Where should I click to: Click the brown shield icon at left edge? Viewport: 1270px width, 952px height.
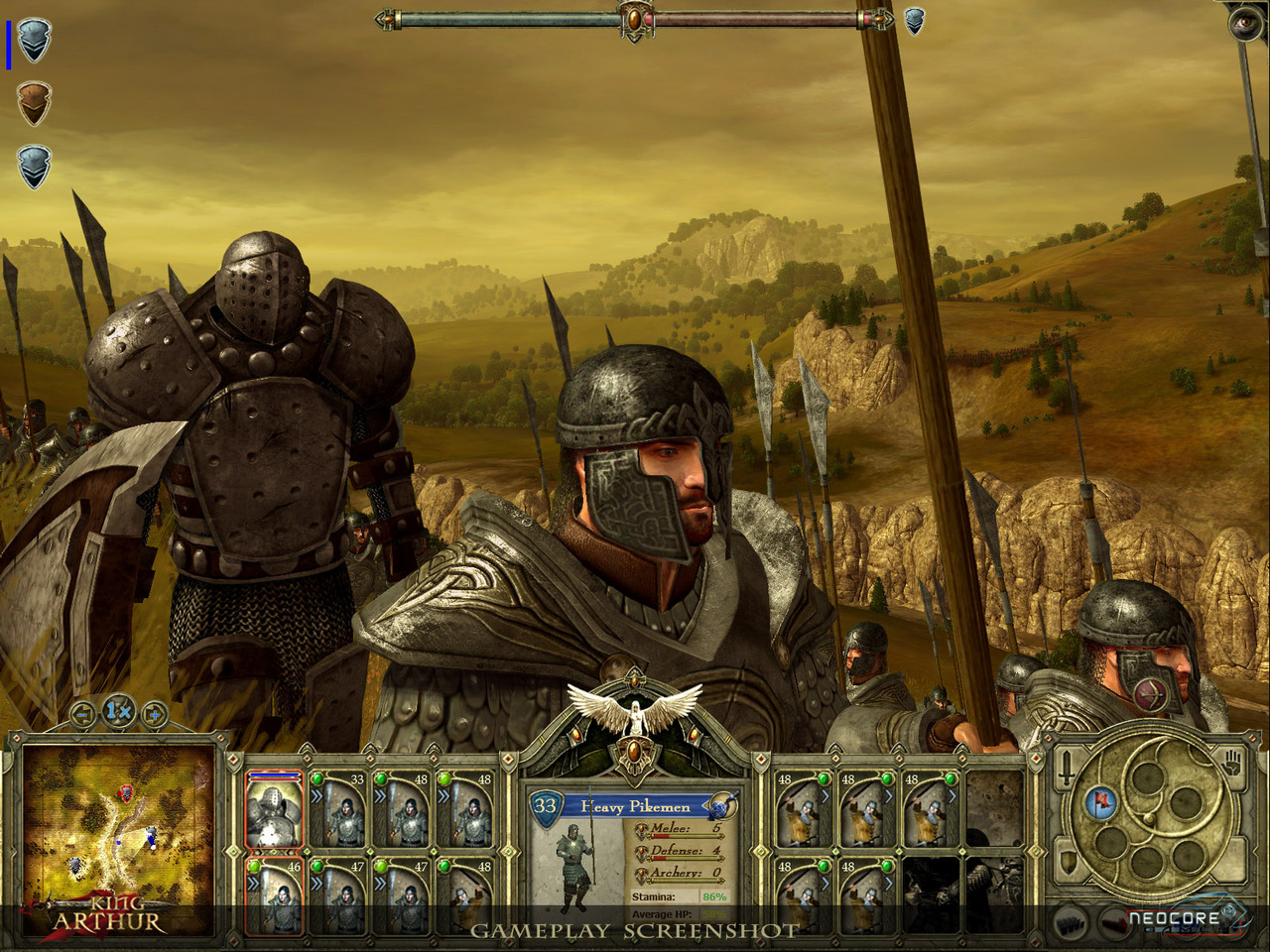point(34,103)
